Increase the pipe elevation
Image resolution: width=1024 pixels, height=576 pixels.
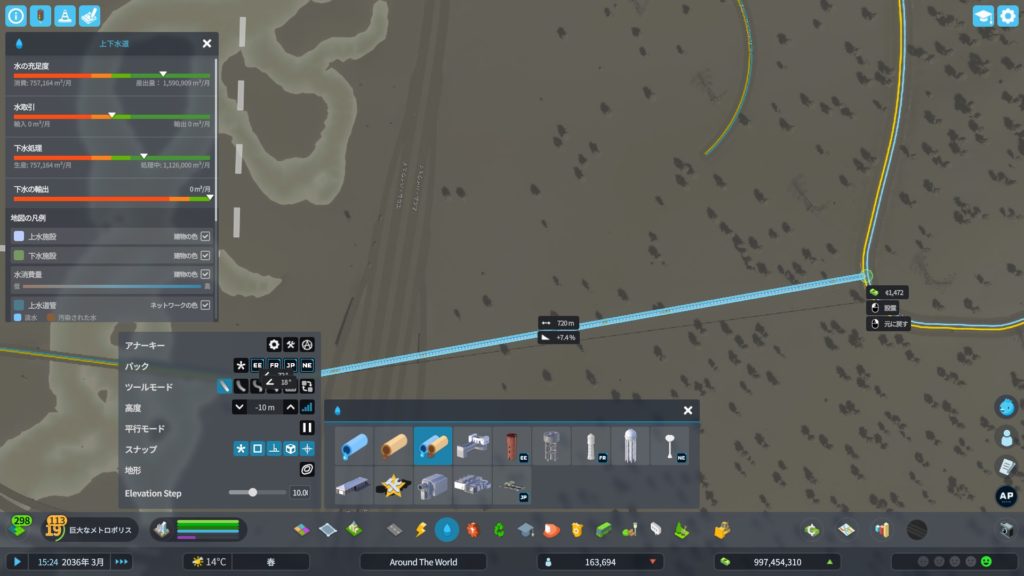pyautogui.click(x=291, y=407)
